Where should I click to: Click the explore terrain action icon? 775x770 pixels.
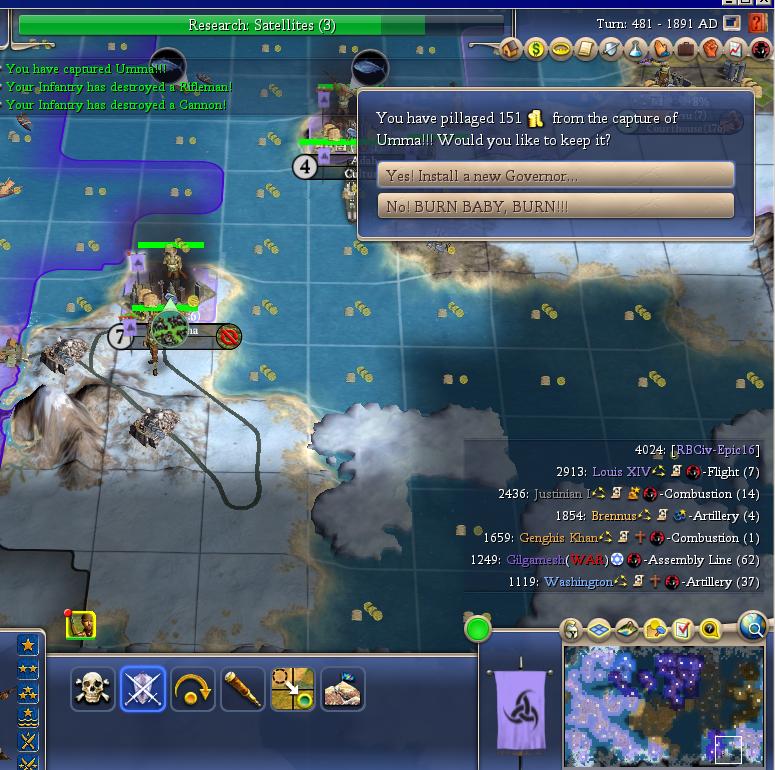(343, 689)
